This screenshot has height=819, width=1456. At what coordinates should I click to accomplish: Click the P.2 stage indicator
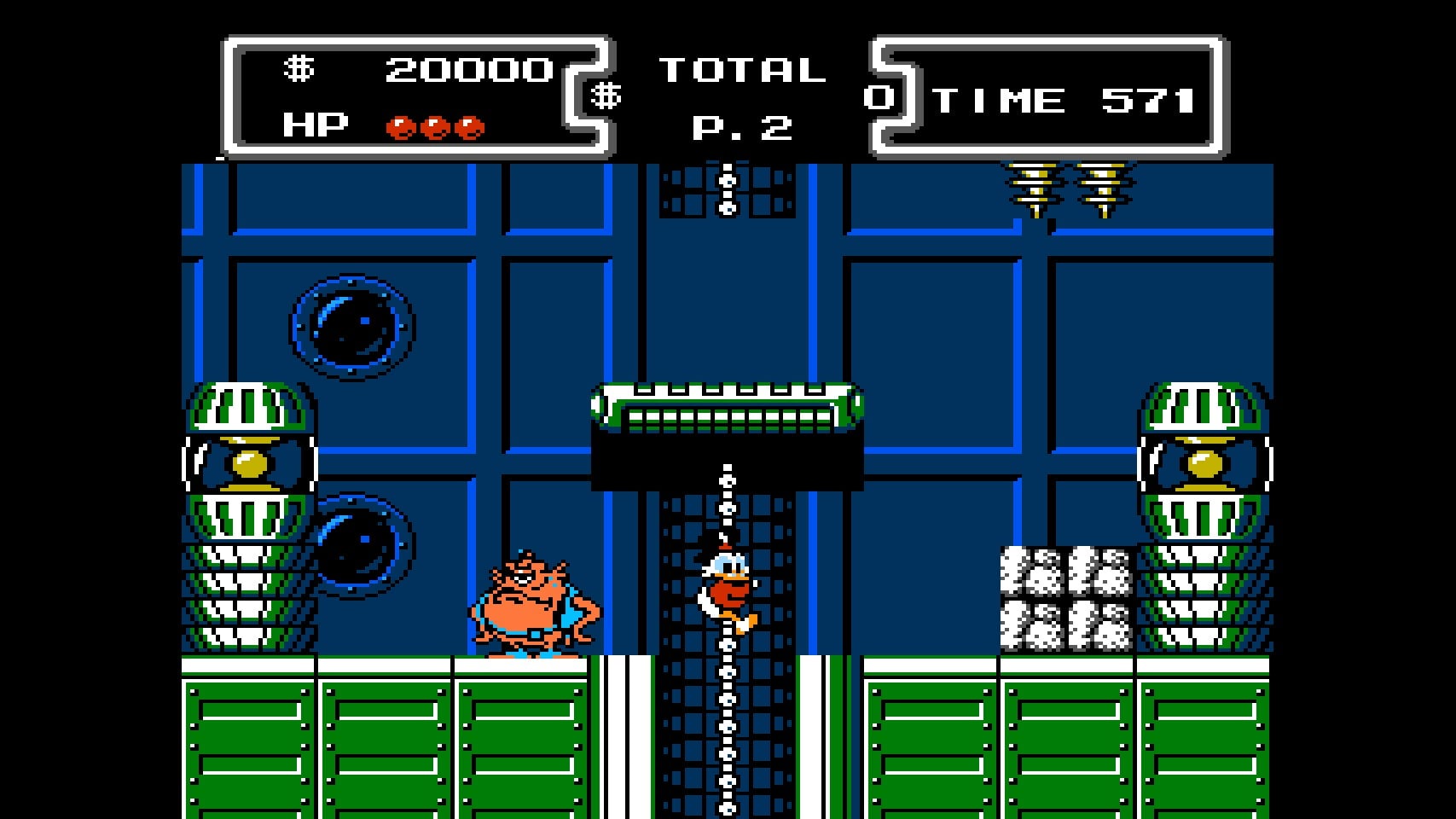click(742, 130)
